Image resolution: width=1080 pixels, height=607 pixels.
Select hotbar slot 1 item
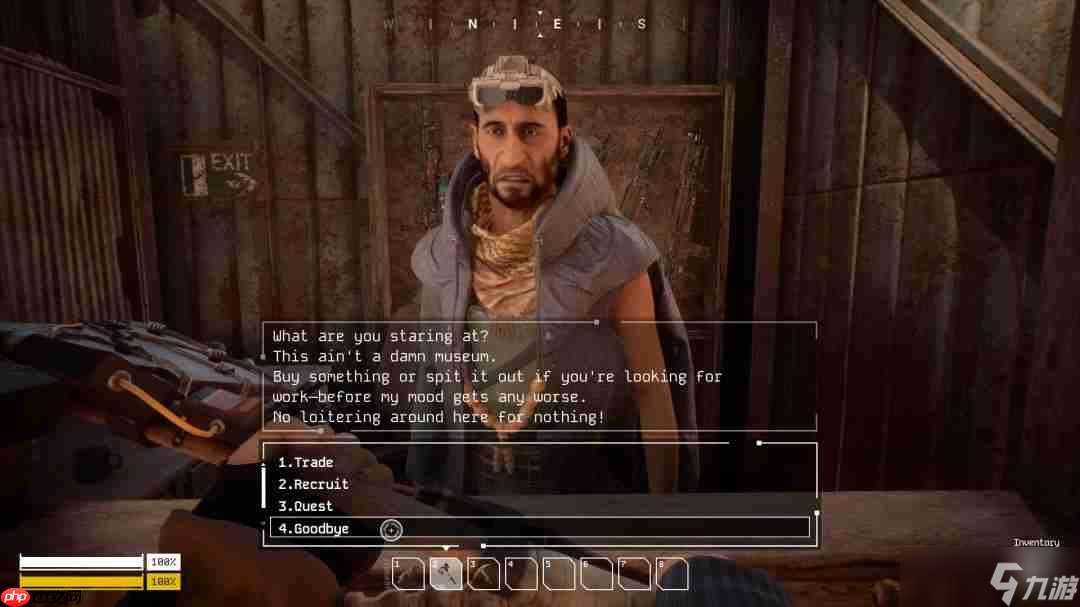coord(408,574)
